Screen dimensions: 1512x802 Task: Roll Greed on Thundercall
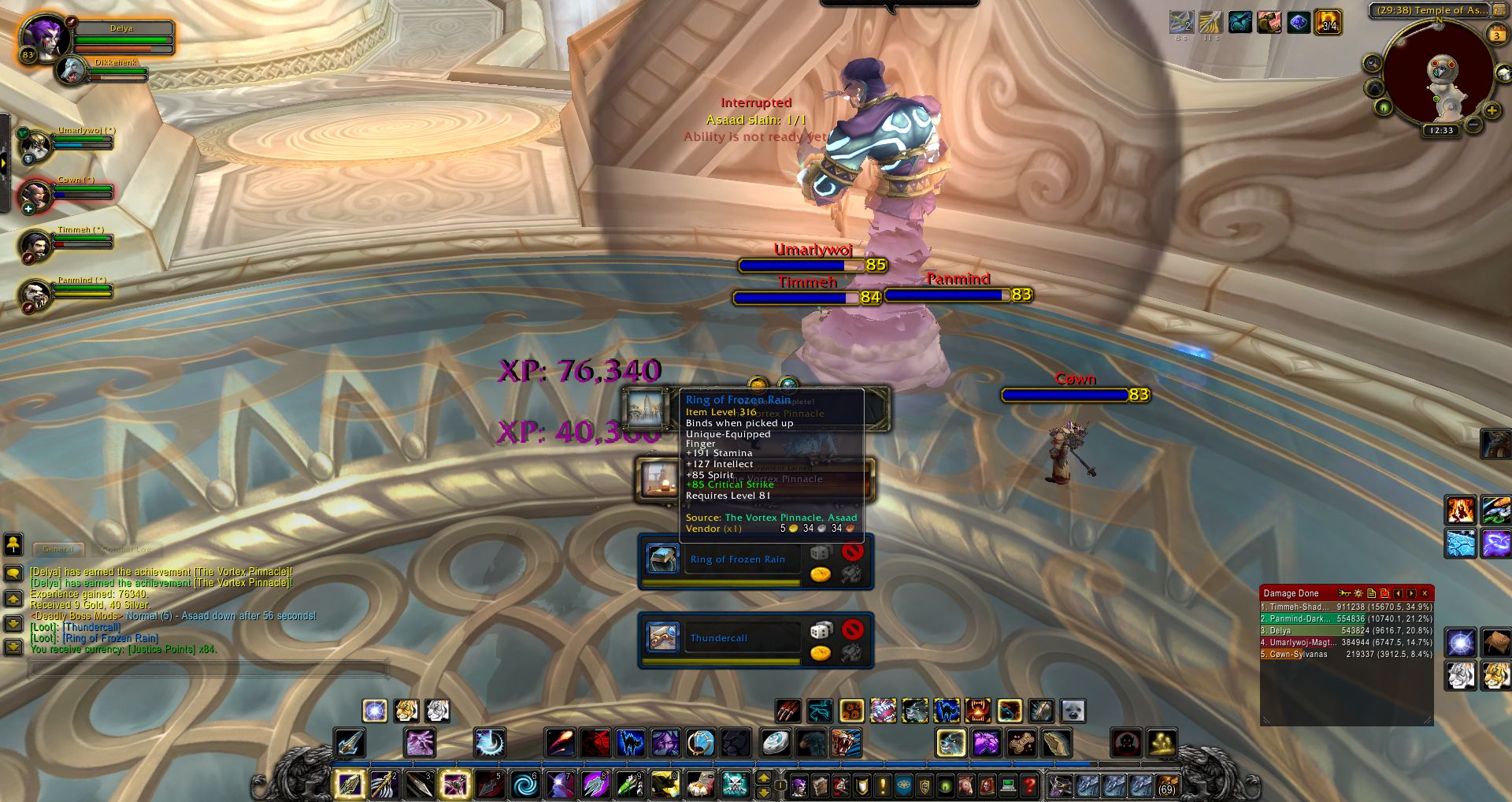[820, 652]
